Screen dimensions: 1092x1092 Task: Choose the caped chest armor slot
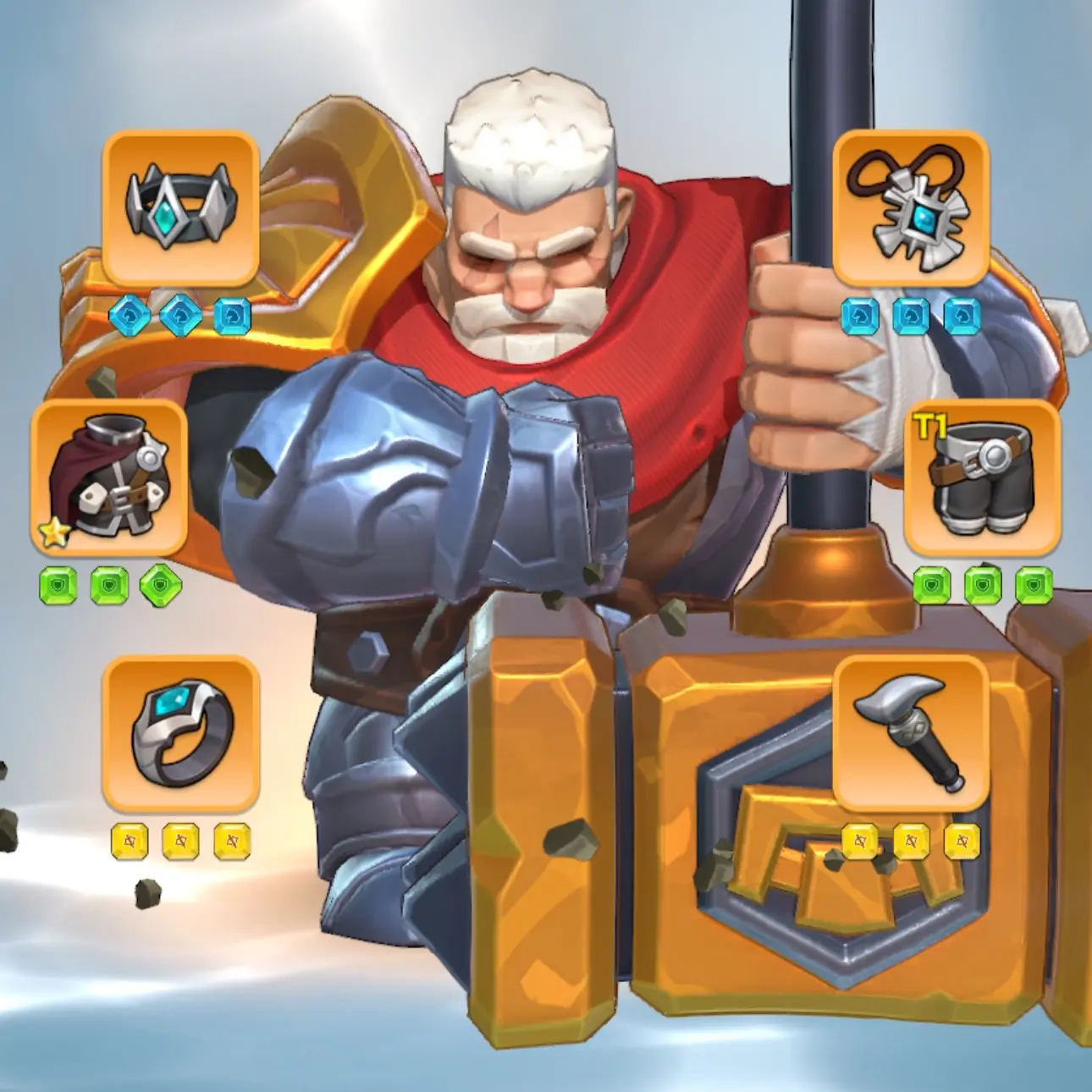point(109,477)
